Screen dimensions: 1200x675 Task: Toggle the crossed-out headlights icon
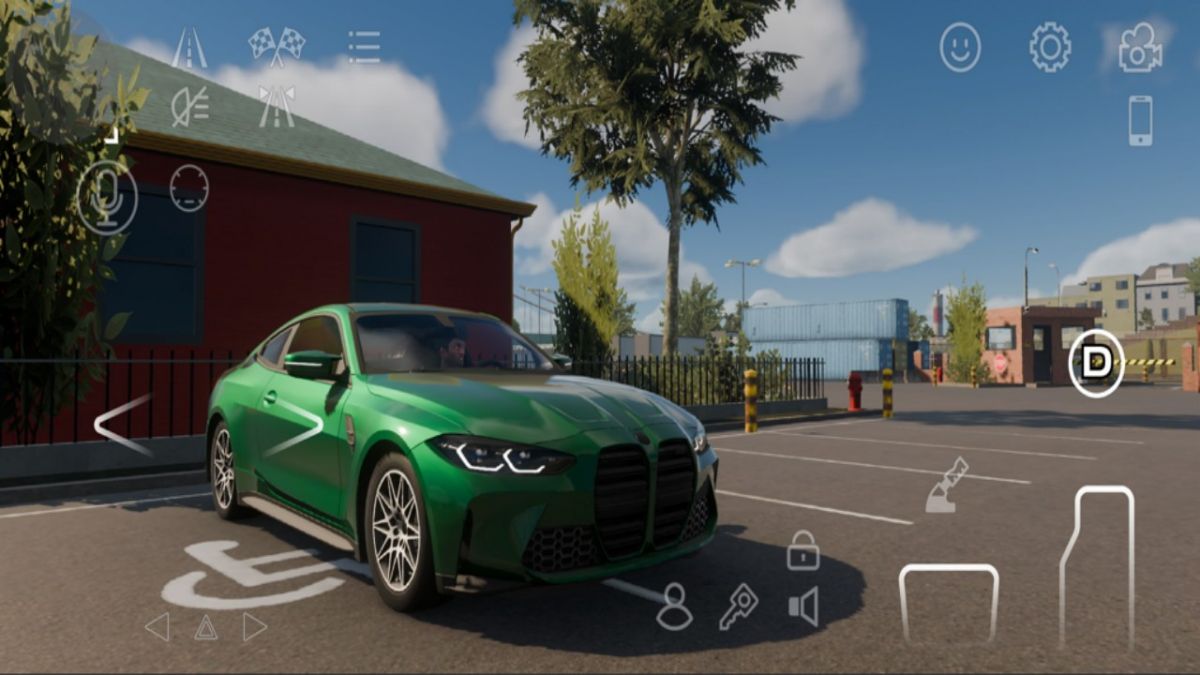[x=189, y=106]
